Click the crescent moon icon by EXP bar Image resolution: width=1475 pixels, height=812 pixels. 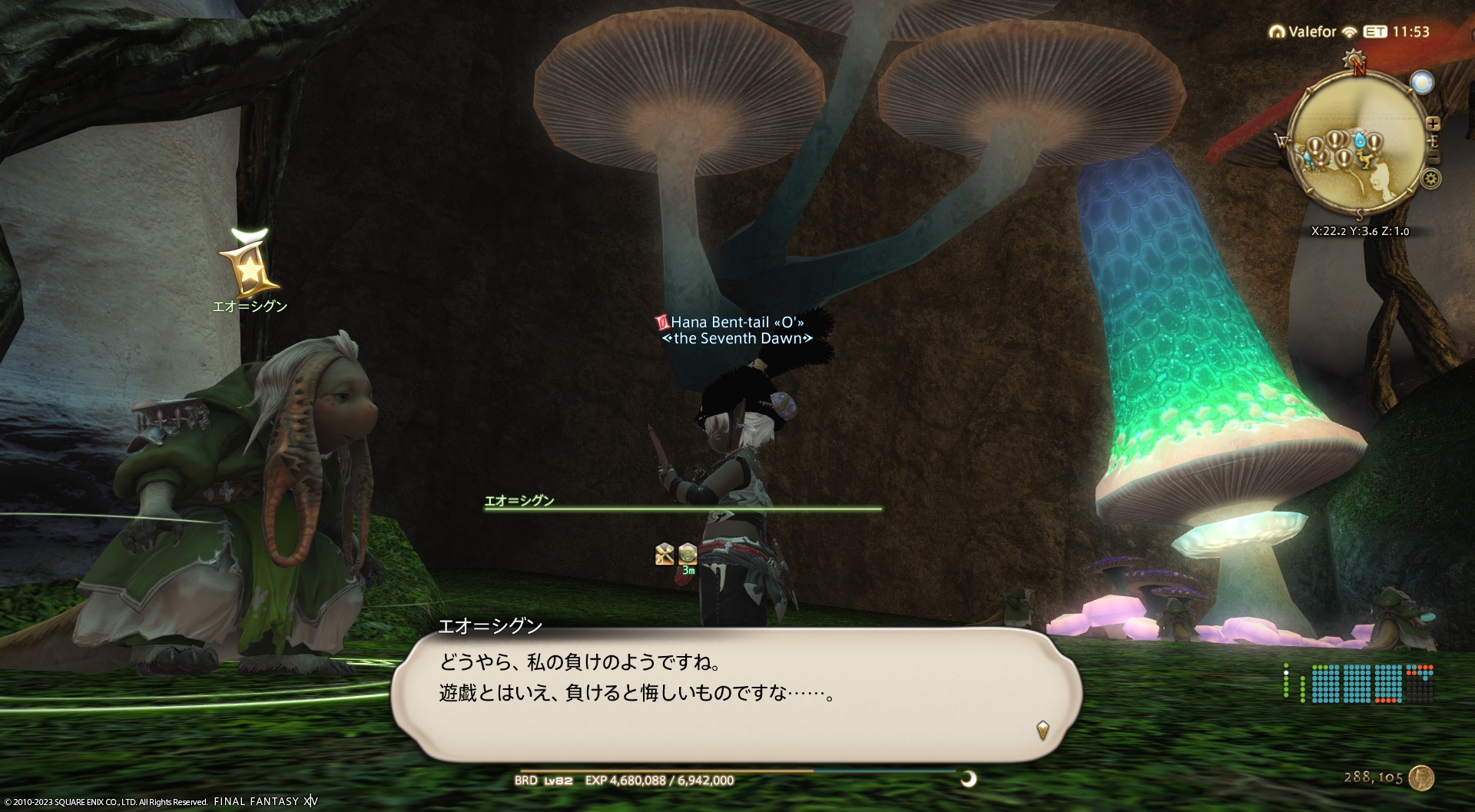(969, 779)
